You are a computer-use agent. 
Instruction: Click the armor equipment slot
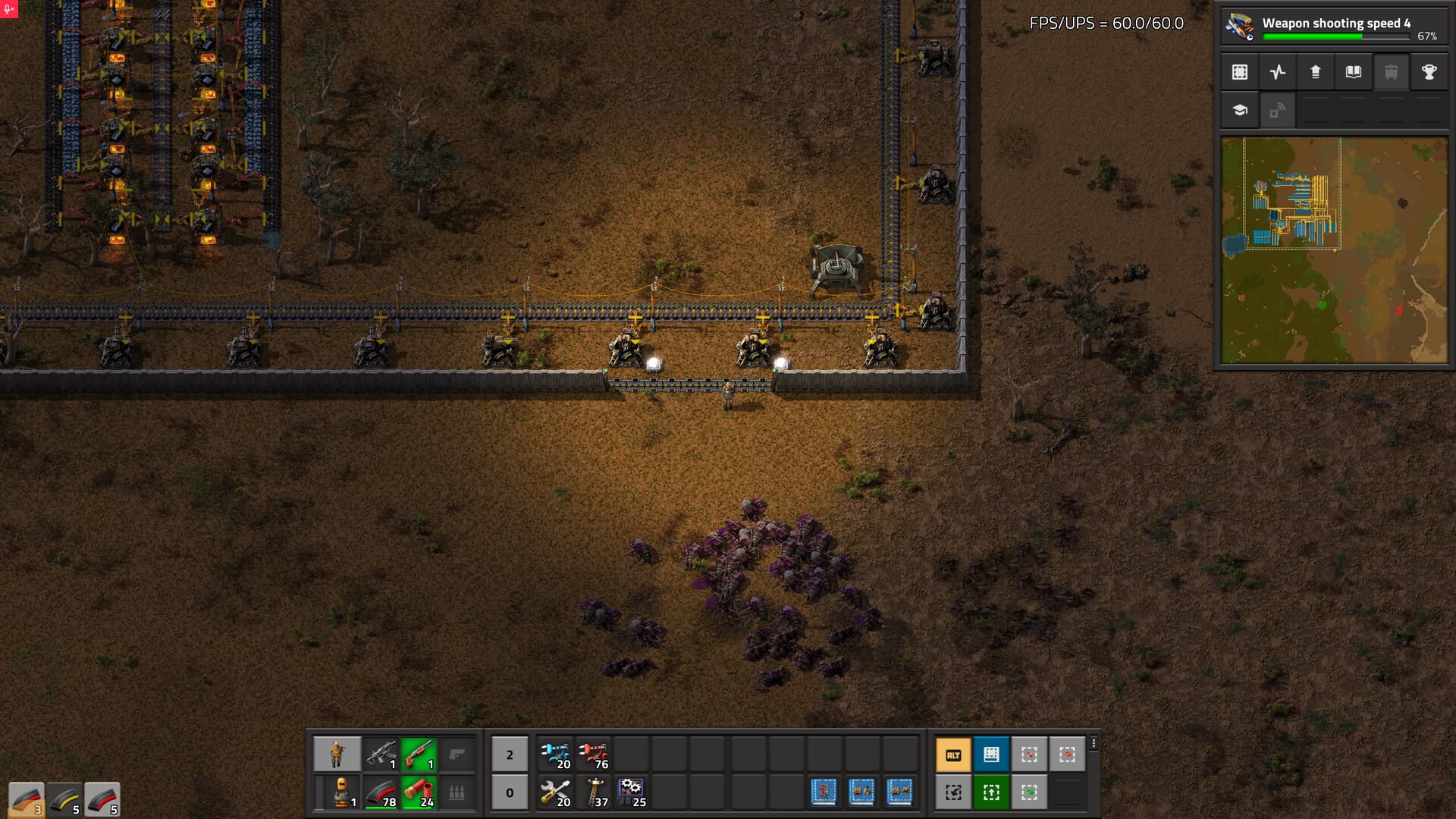point(337,792)
